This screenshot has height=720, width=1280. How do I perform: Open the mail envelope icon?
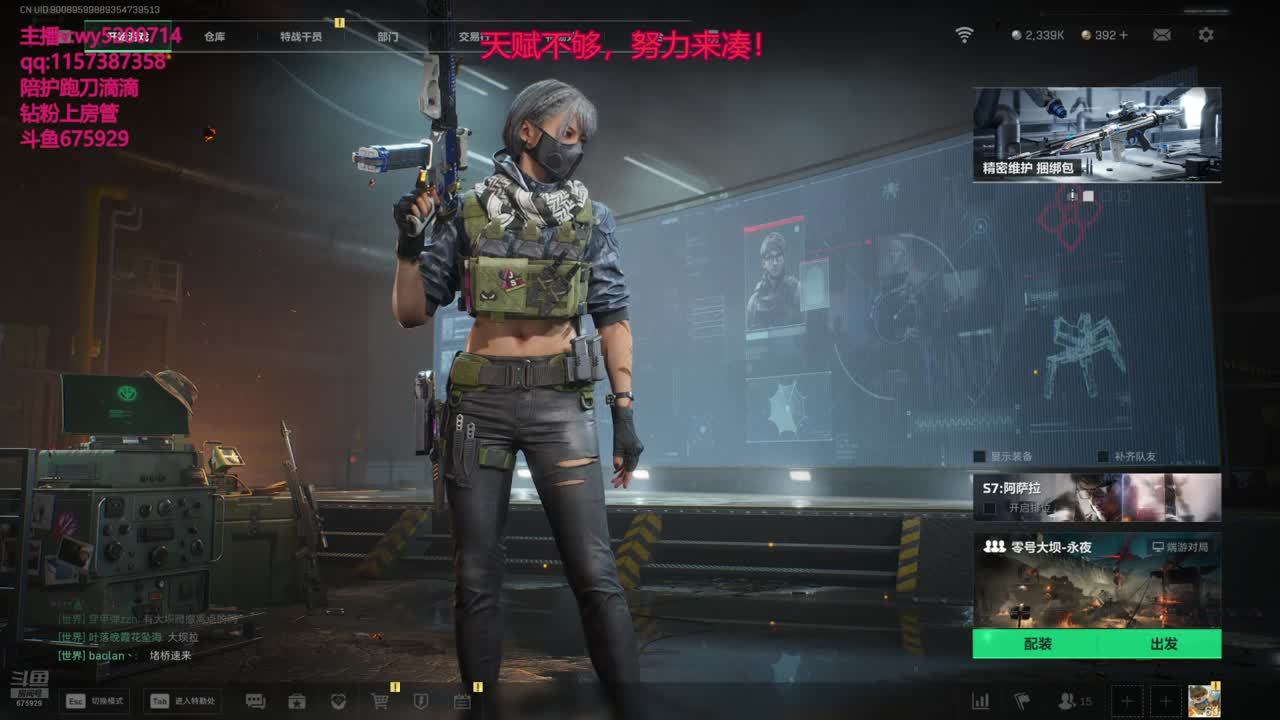(1161, 35)
